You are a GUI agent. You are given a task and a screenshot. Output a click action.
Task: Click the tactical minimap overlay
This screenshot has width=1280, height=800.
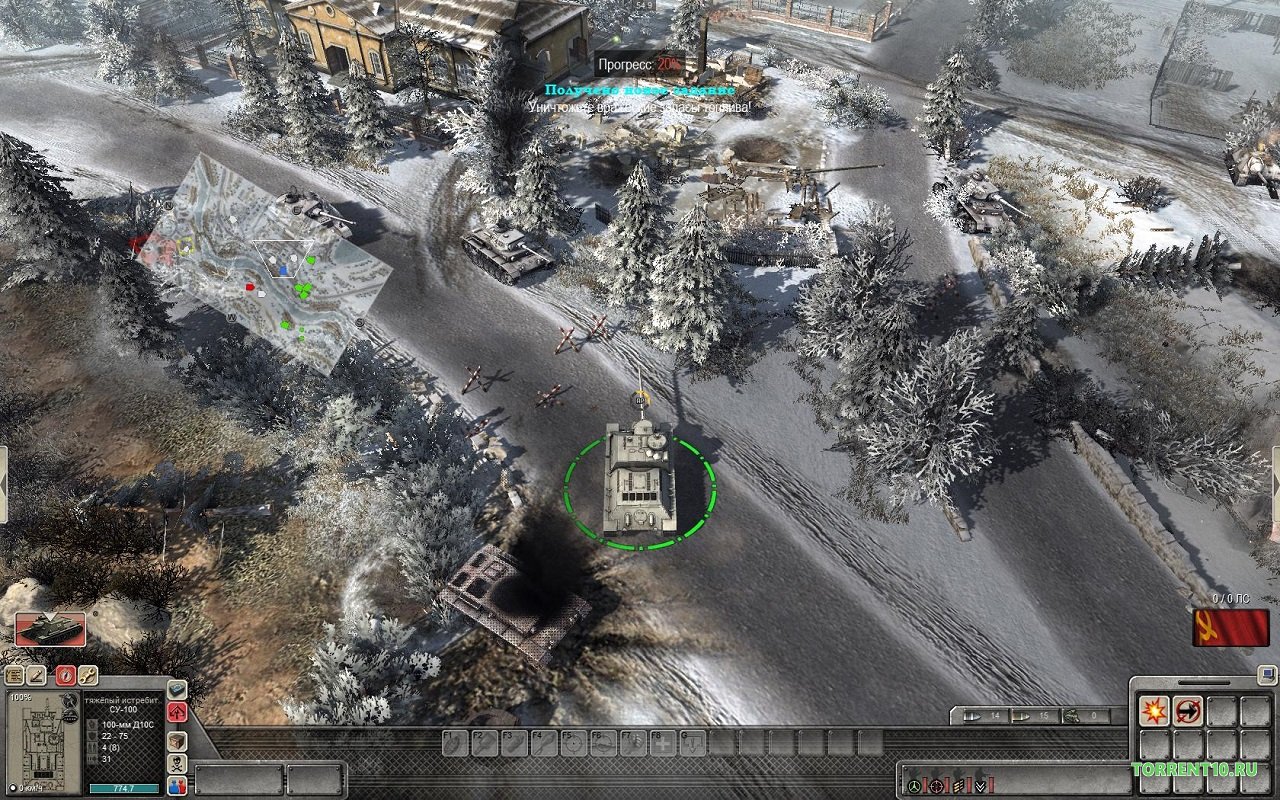pyautogui.click(x=262, y=262)
